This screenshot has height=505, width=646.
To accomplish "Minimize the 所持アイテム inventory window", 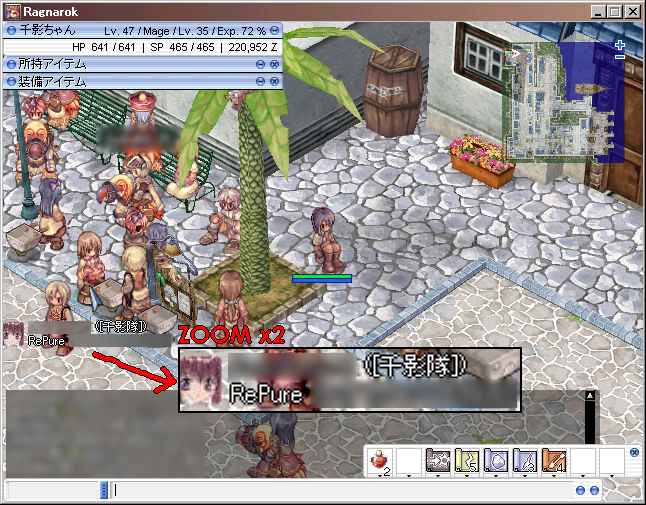I will click(260, 63).
